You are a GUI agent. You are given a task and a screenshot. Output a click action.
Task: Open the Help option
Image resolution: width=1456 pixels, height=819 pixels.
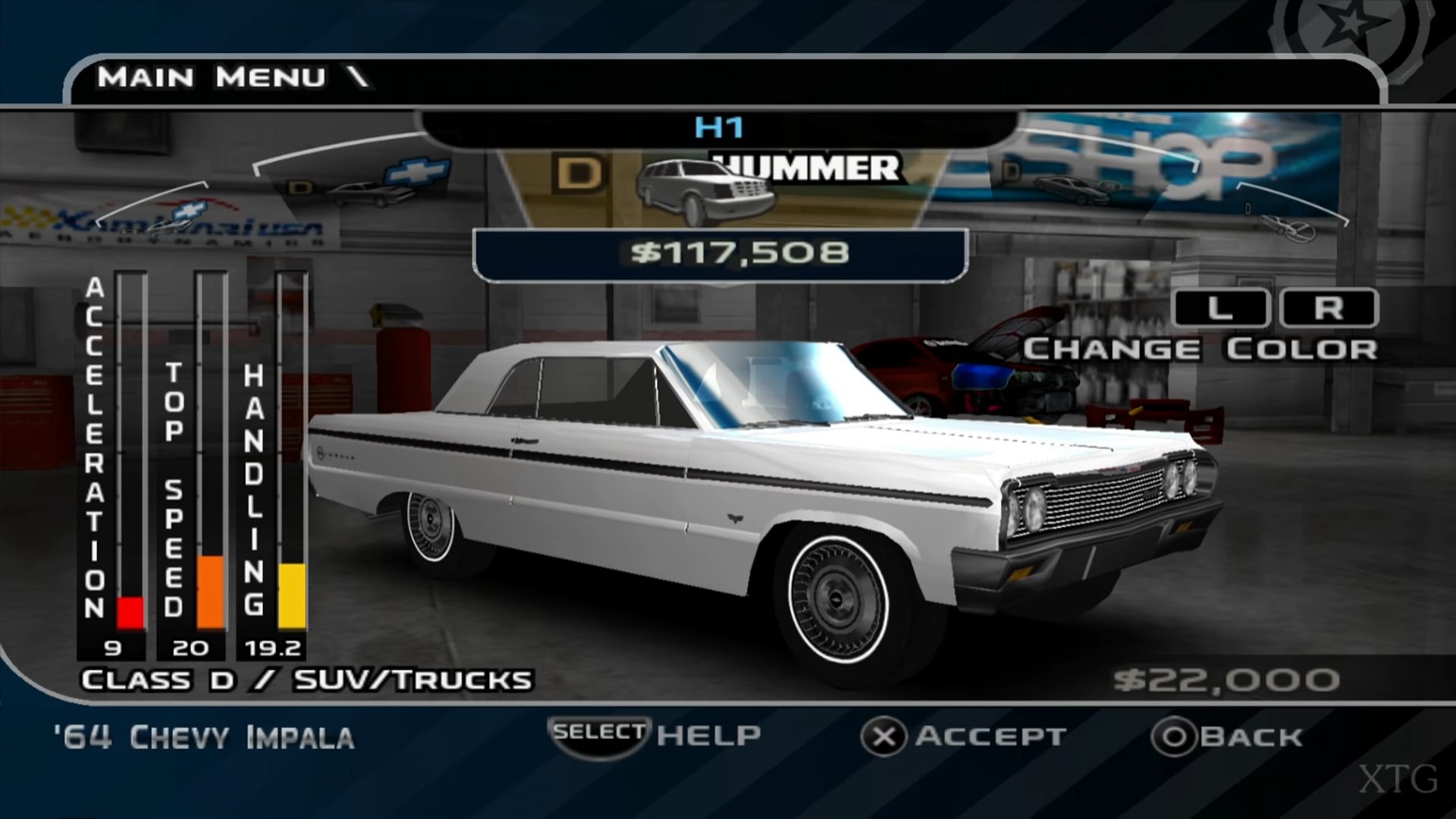[x=708, y=735]
